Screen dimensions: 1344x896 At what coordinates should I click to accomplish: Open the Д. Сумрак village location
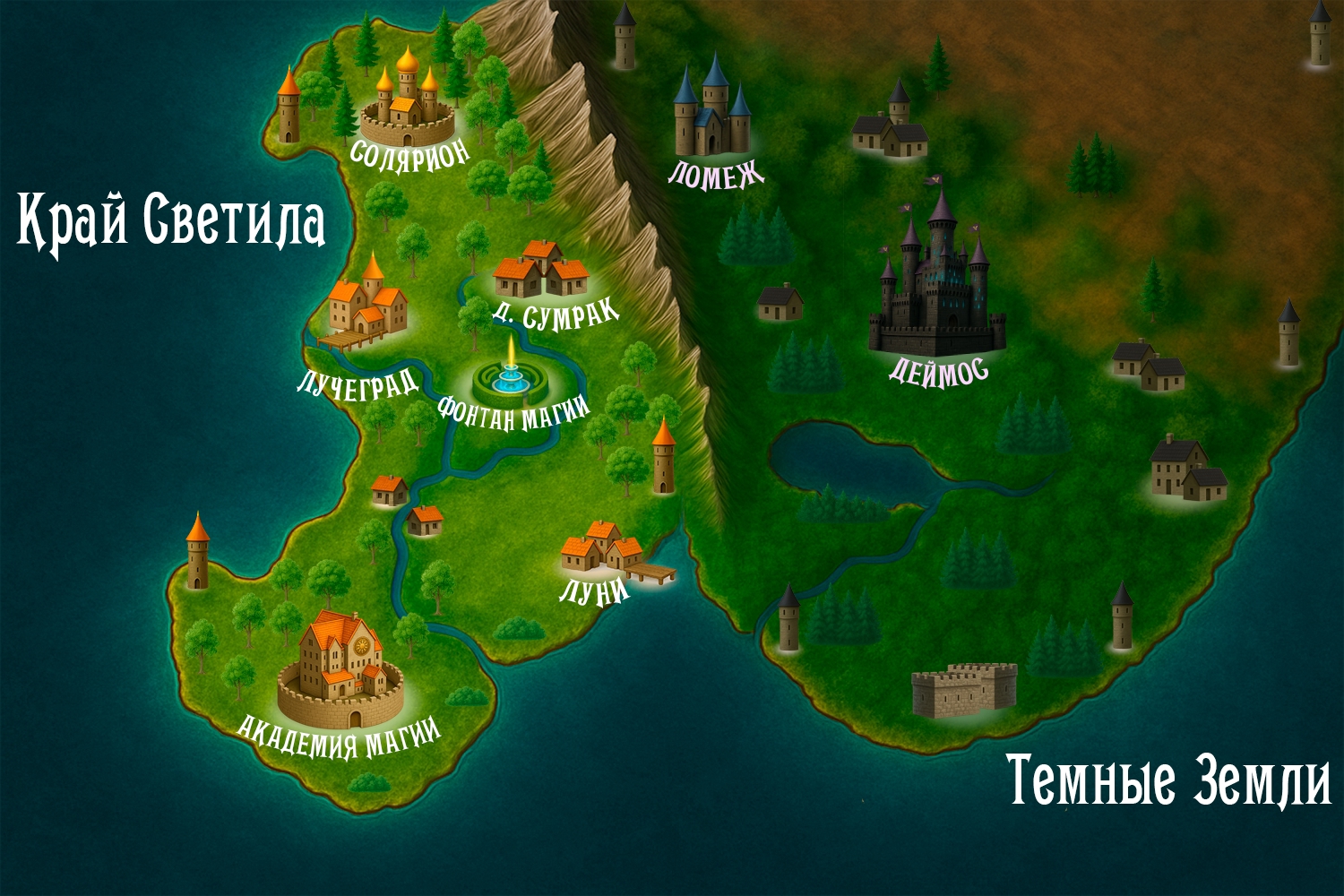point(540,270)
